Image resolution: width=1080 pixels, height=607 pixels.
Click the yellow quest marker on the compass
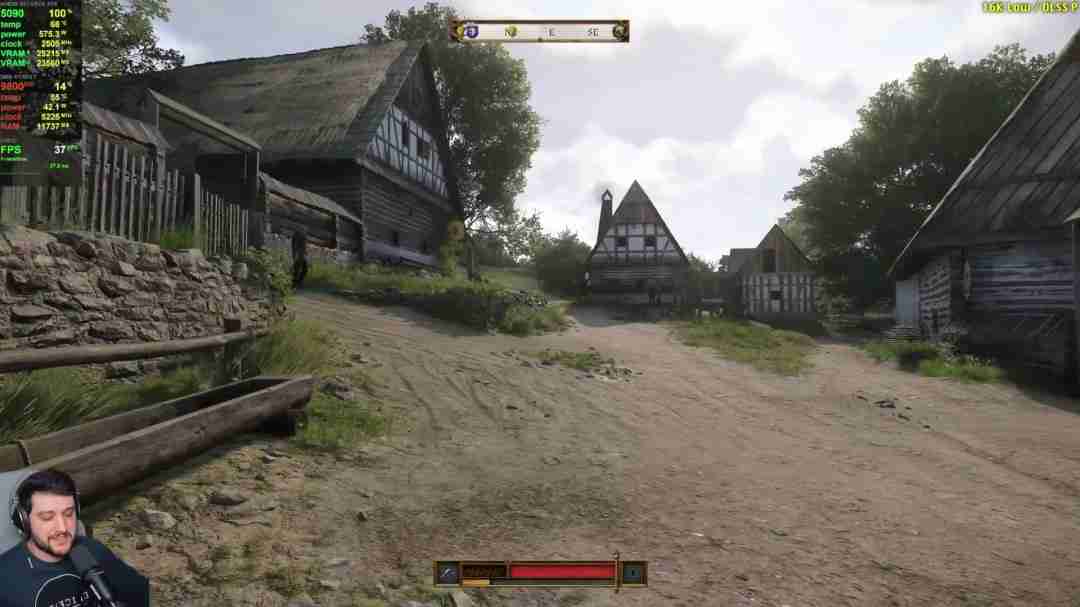(x=511, y=32)
